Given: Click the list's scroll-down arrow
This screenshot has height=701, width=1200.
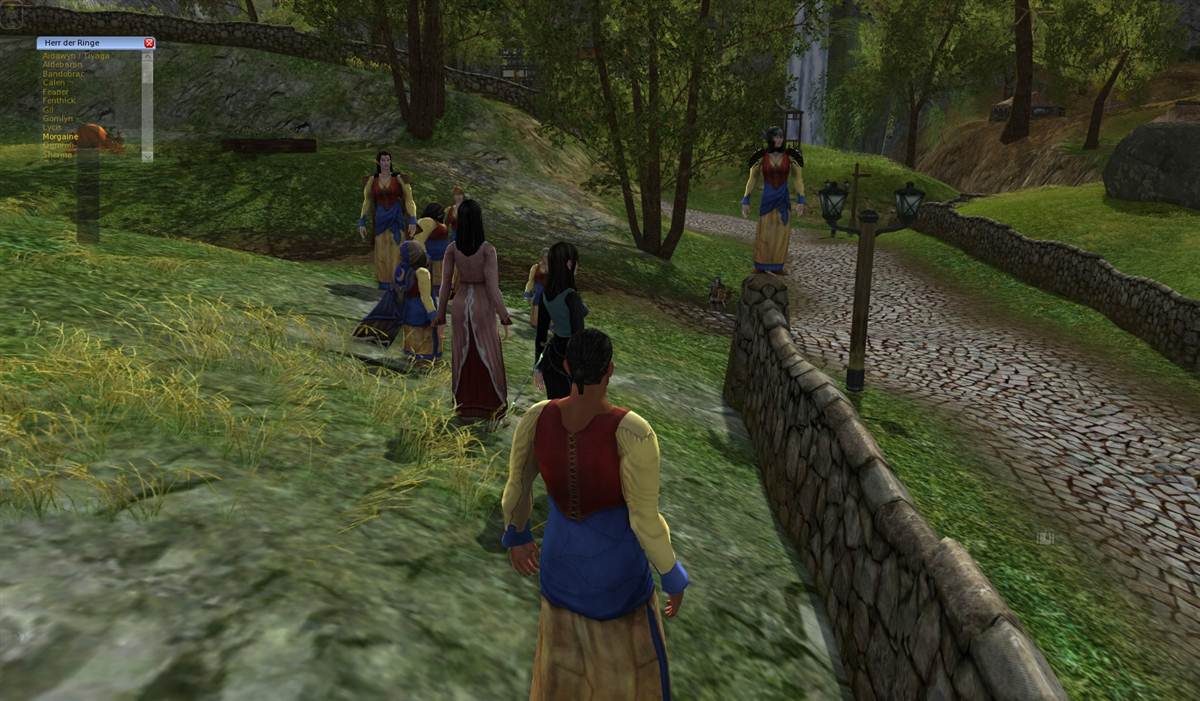Looking at the screenshot, I should pyautogui.click(x=147, y=155).
